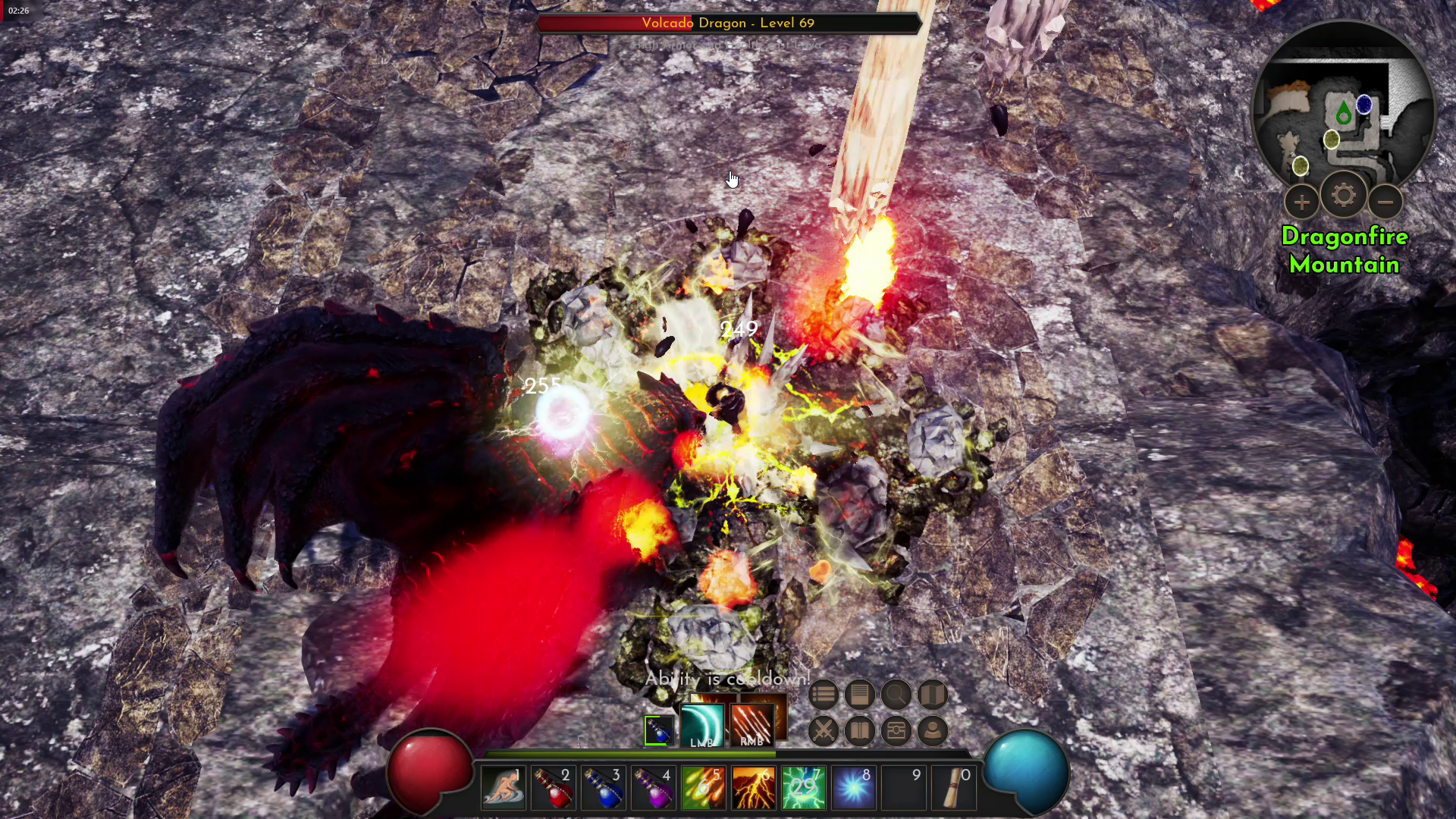The width and height of the screenshot is (1456, 819).
Task: Activate the fiery meteor shower ability in slot 5
Action: coord(704,789)
